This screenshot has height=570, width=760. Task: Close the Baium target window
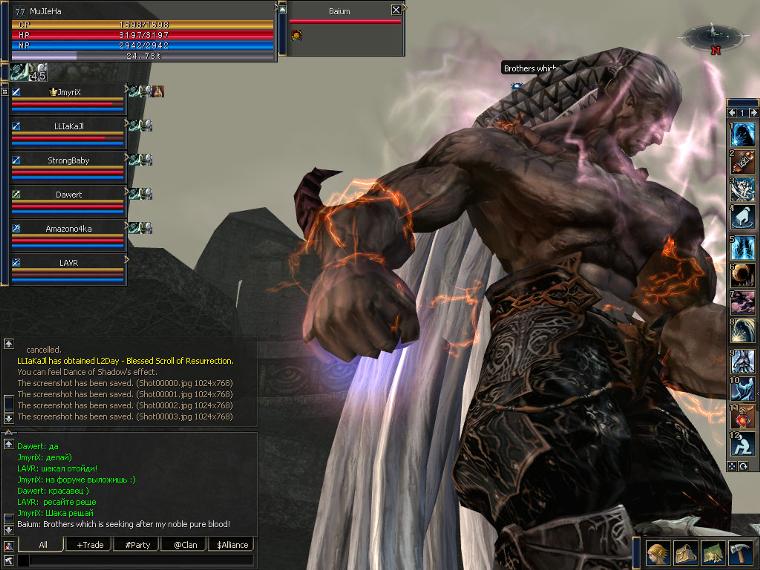coord(396,10)
